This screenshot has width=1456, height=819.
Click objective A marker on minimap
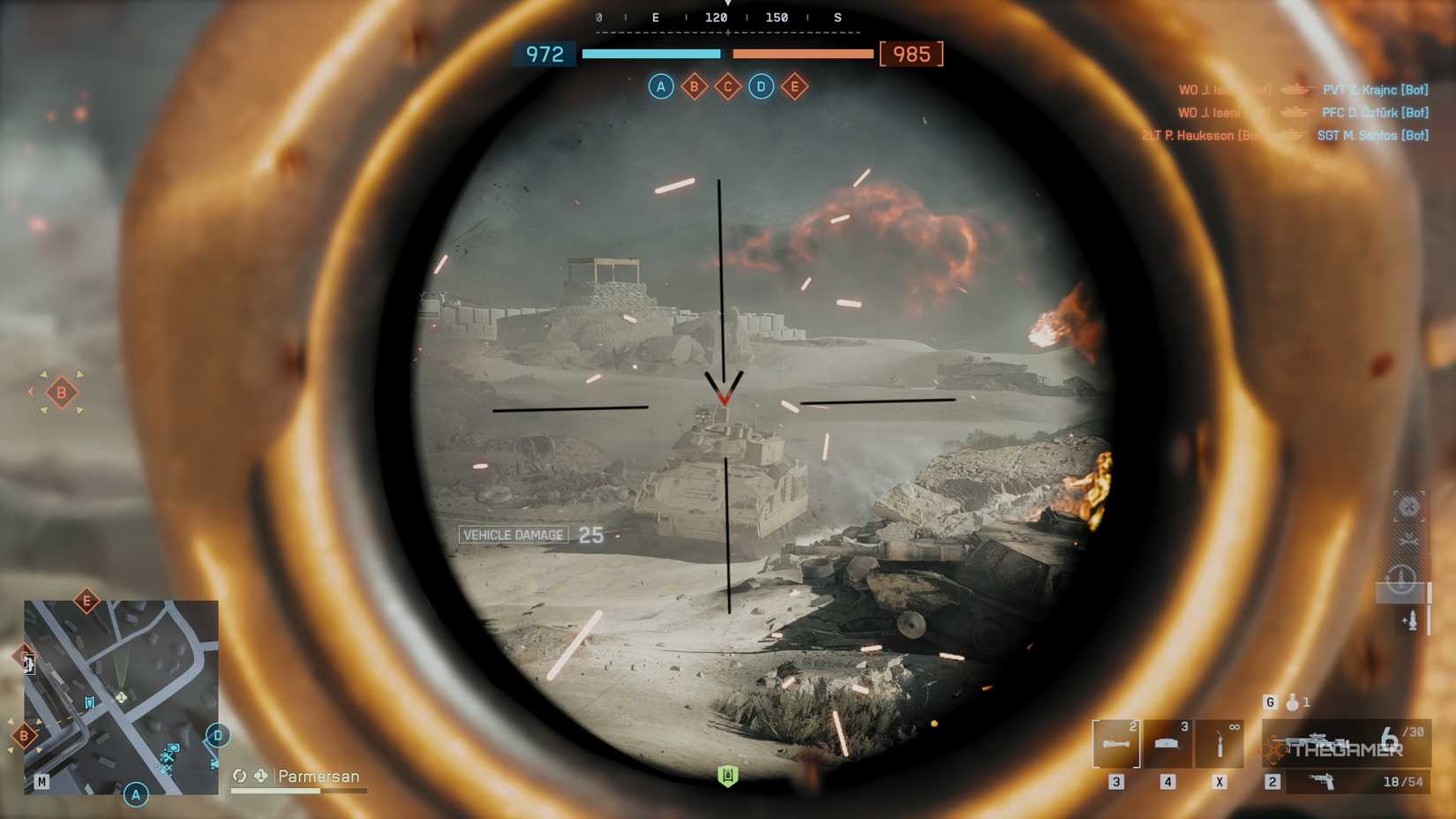pos(136,794)
